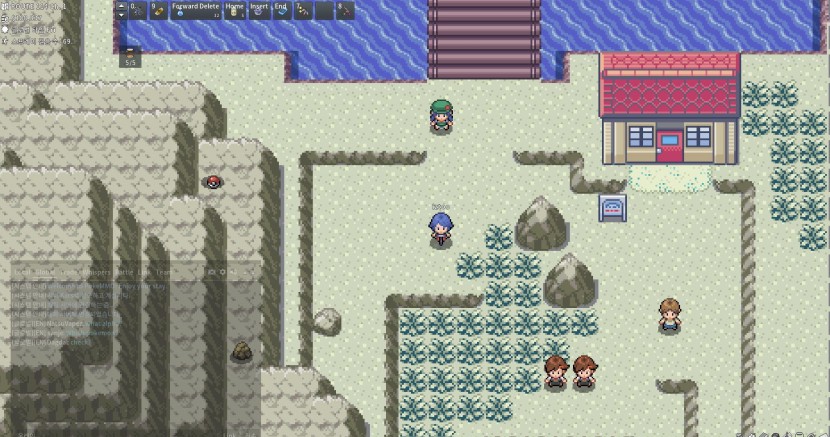Select the End hotbar slot

[281, 10]
